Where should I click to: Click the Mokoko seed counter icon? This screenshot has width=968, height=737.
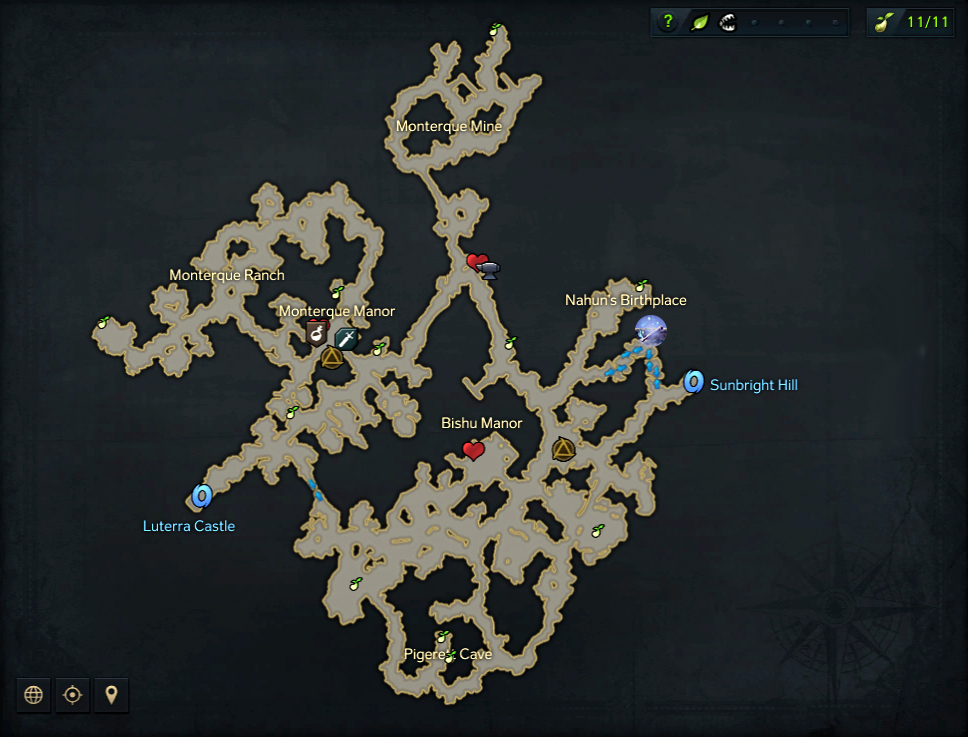(x=882, y=22)
